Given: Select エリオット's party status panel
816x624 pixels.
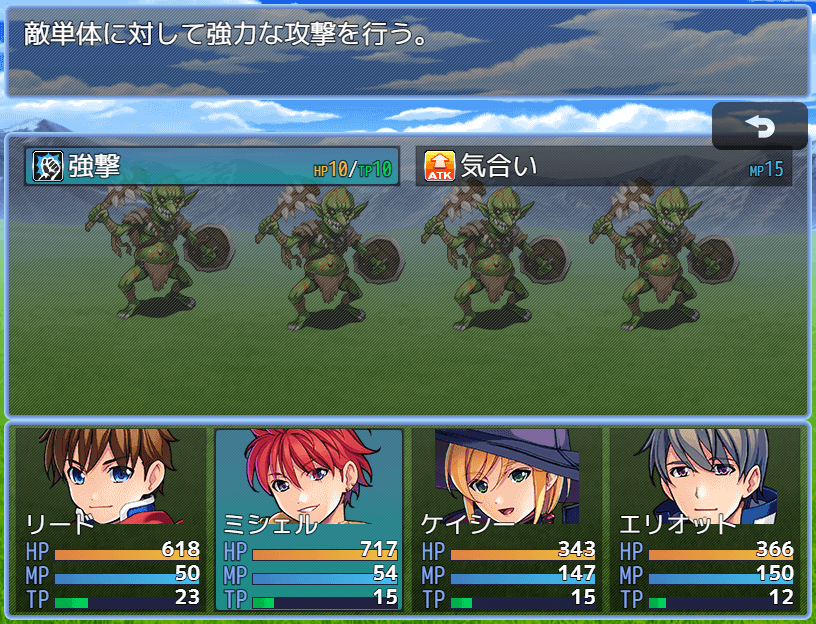Looking at the screenshot, I should (705, 519).
